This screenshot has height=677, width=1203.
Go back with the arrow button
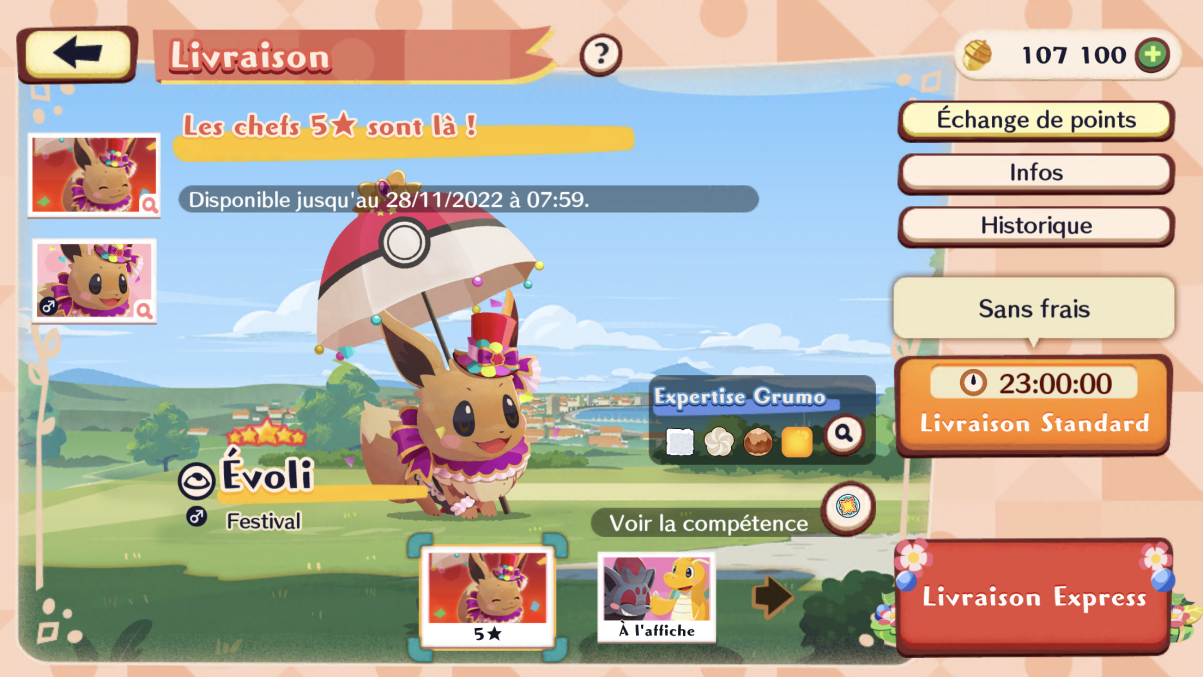[x=77, y=54]
